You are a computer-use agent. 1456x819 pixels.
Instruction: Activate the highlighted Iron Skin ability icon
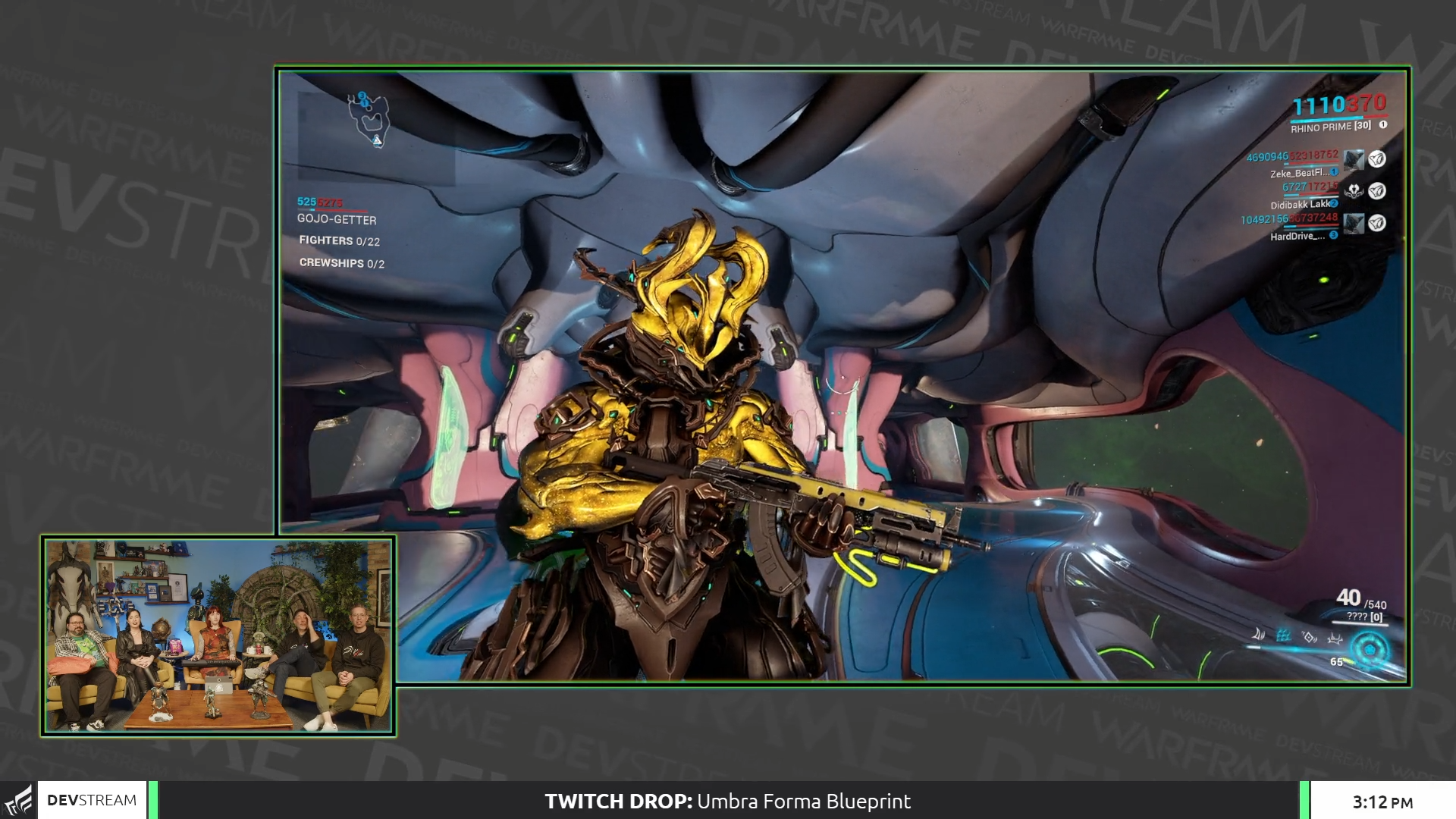pos(1285,637)
